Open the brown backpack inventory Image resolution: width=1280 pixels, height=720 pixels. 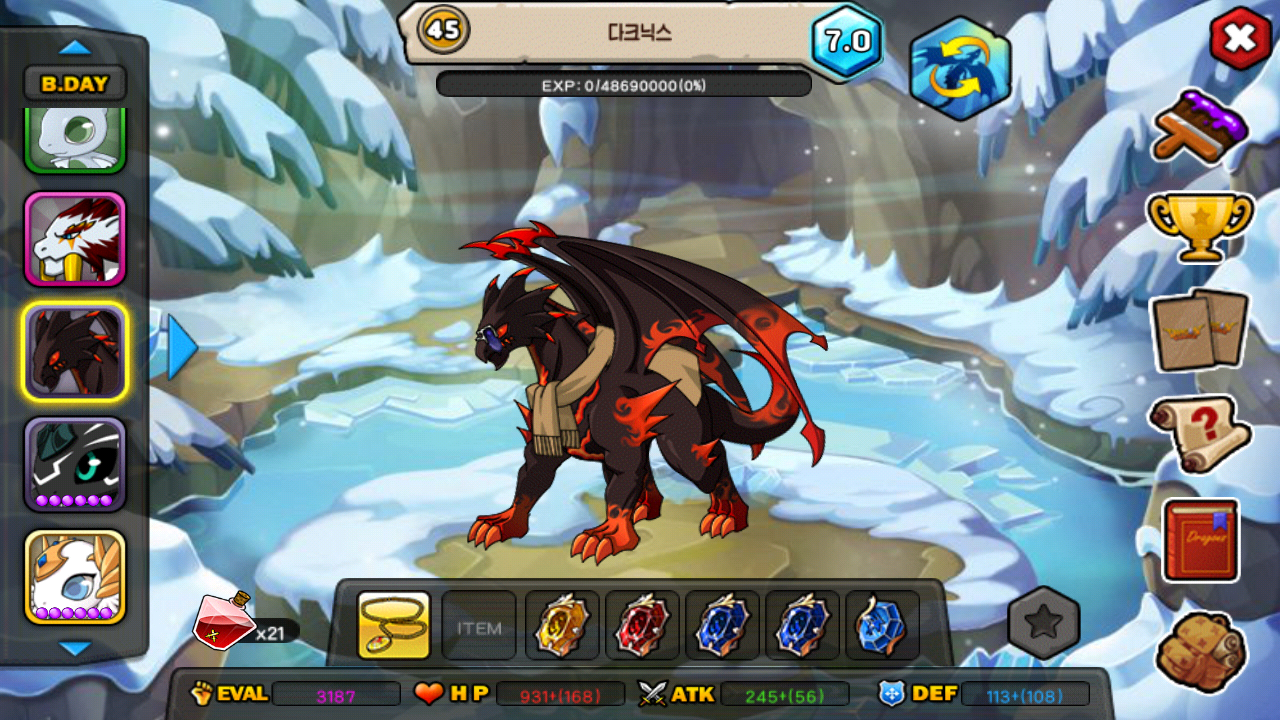click(1200, 650)
